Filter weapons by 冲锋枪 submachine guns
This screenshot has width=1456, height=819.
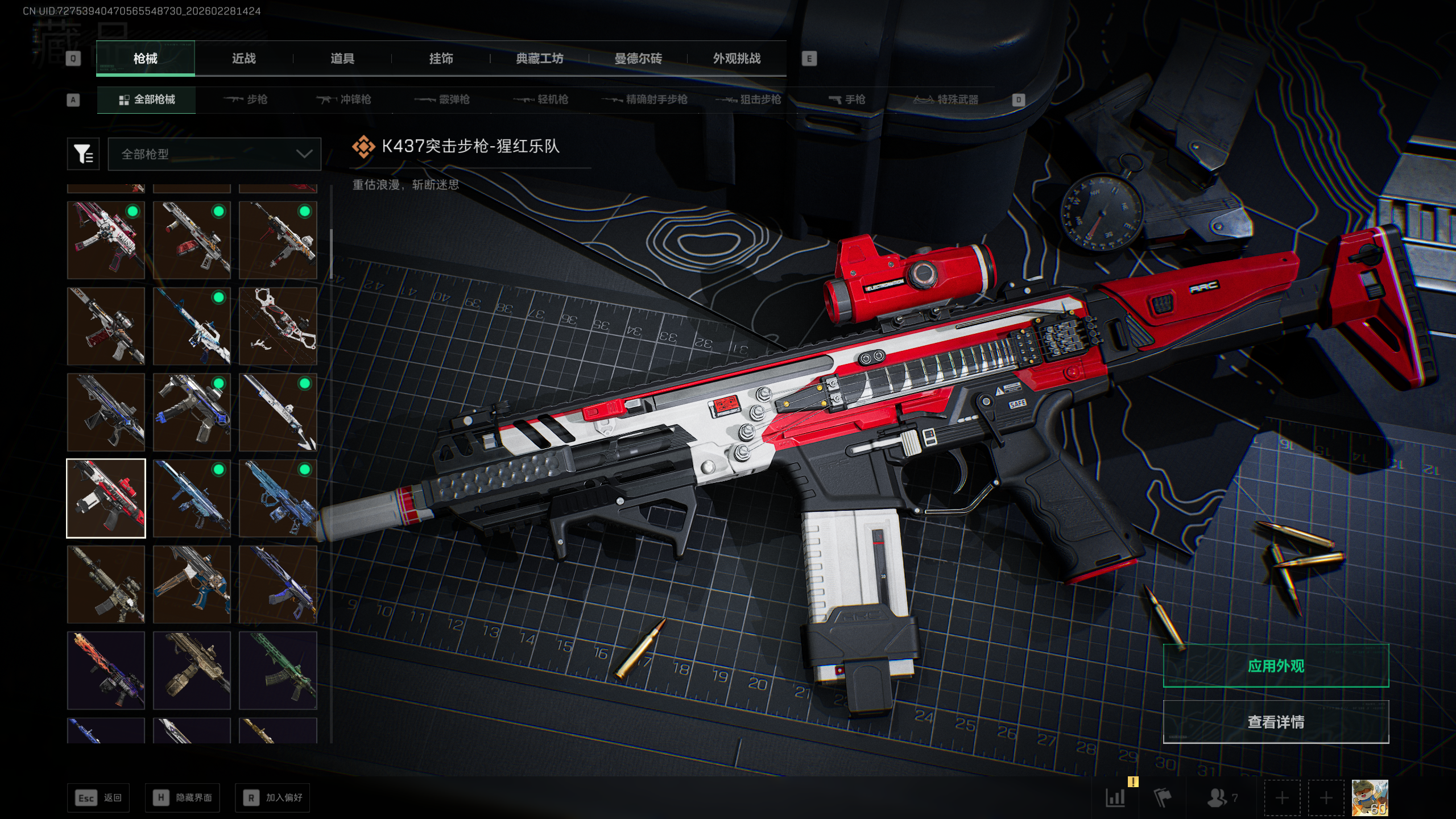click(344, 100)
